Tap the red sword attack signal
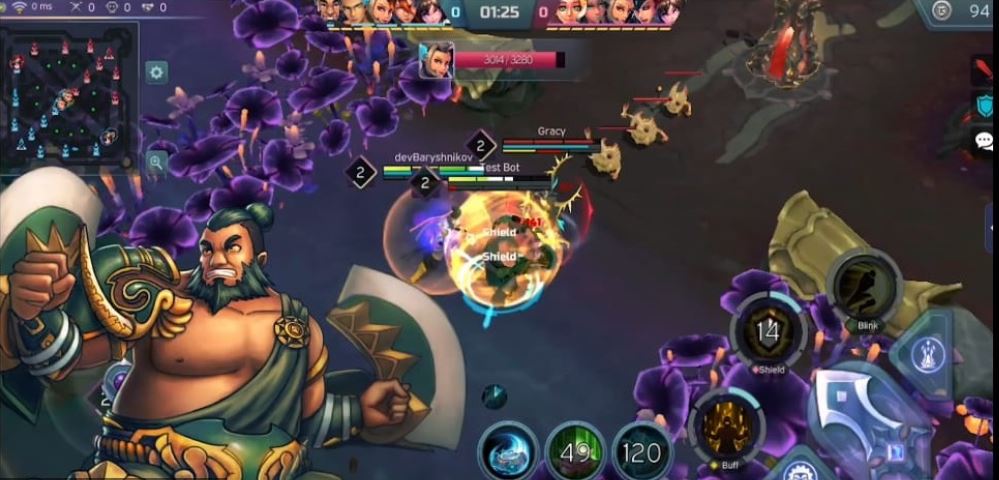Viewport: 999px width, 480px height. [984, 70]
